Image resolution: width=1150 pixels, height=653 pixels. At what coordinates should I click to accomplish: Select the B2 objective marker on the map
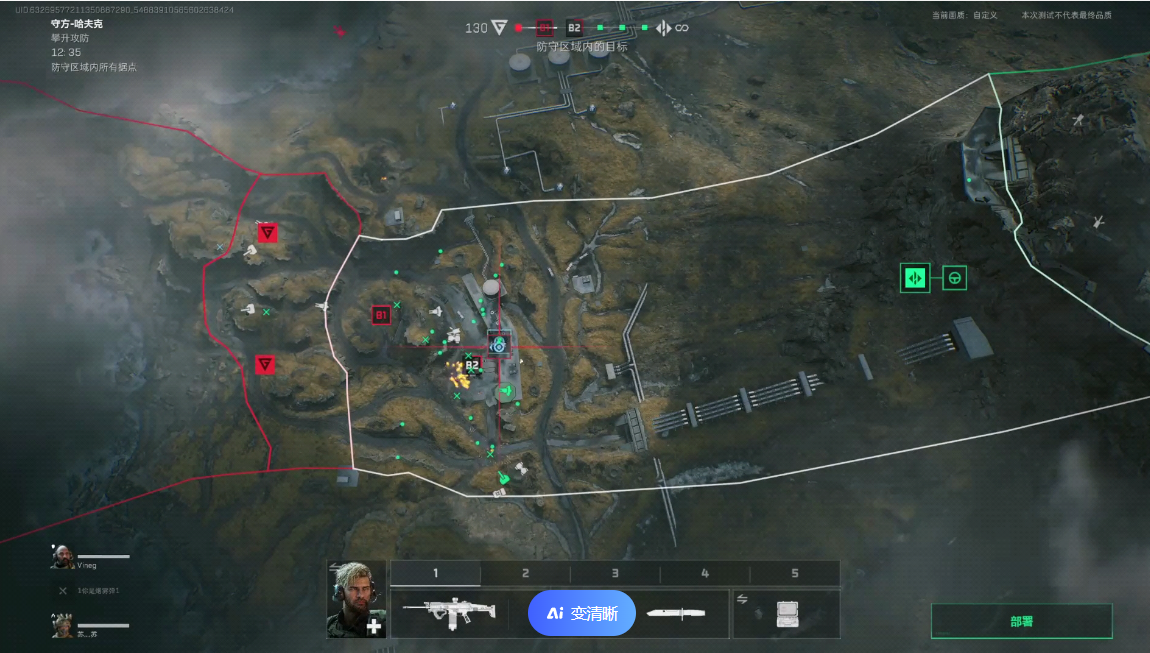(x=473, y=364)
